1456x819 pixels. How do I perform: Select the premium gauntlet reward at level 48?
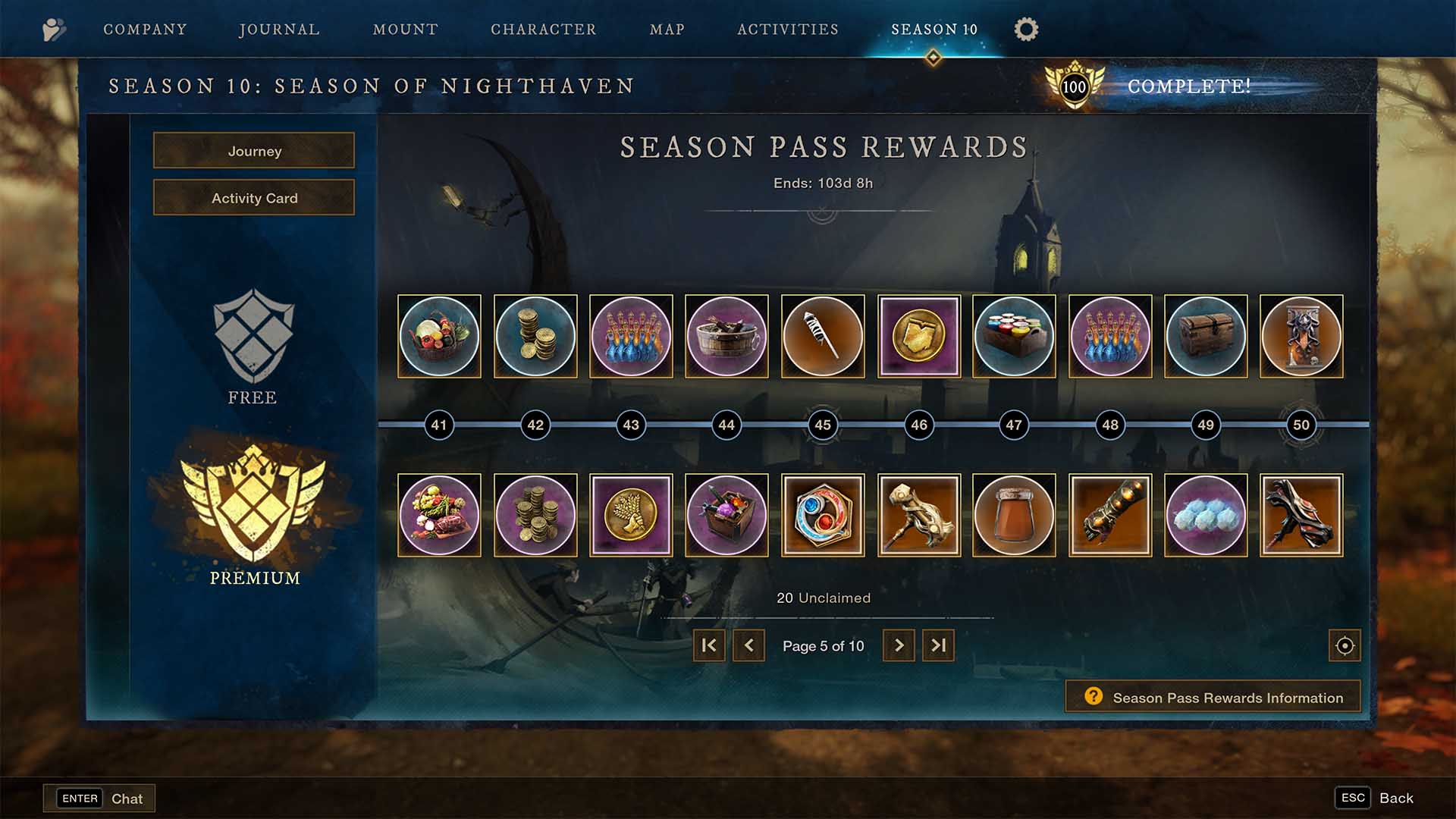pos(1110,515)
